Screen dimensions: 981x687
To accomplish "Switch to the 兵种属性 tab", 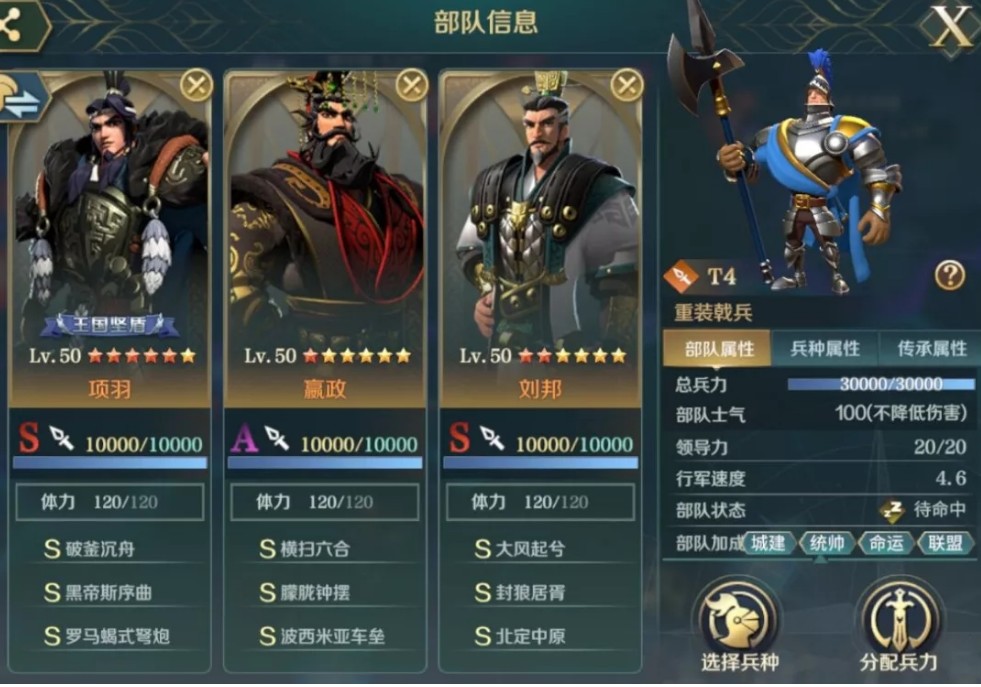I will click(825, 349).
